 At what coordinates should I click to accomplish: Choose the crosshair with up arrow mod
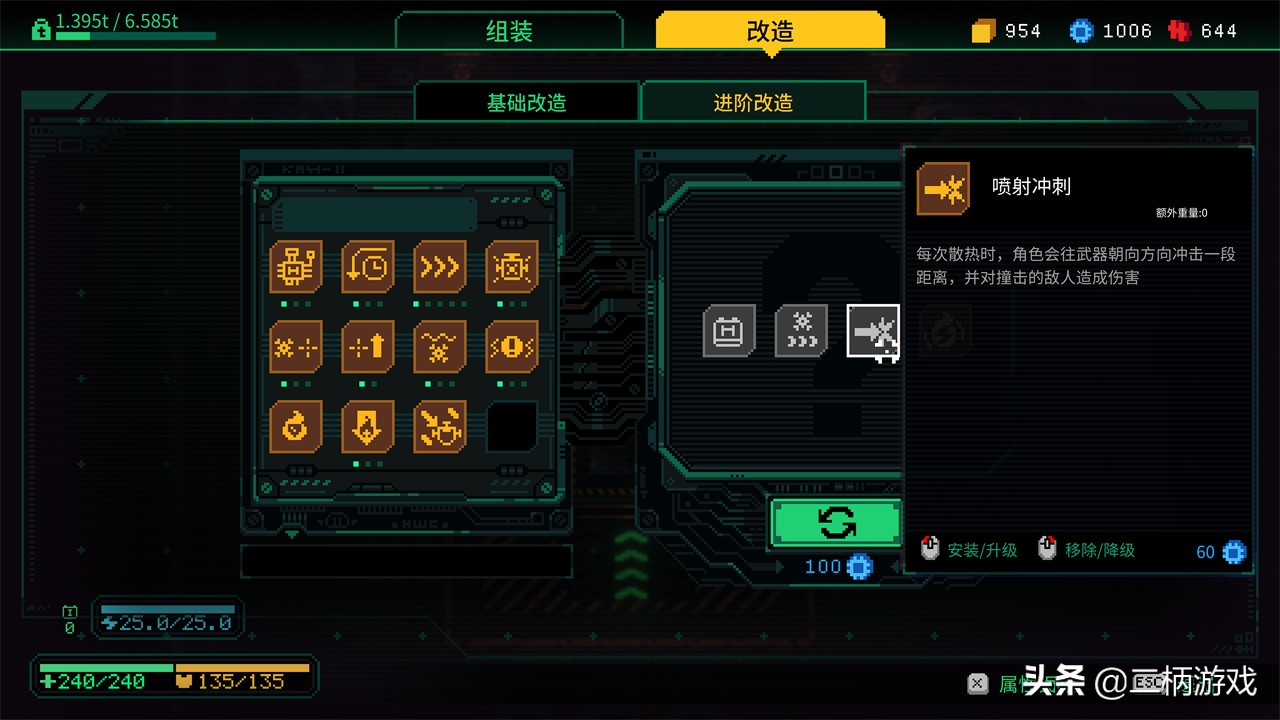(x=368, y=347)
